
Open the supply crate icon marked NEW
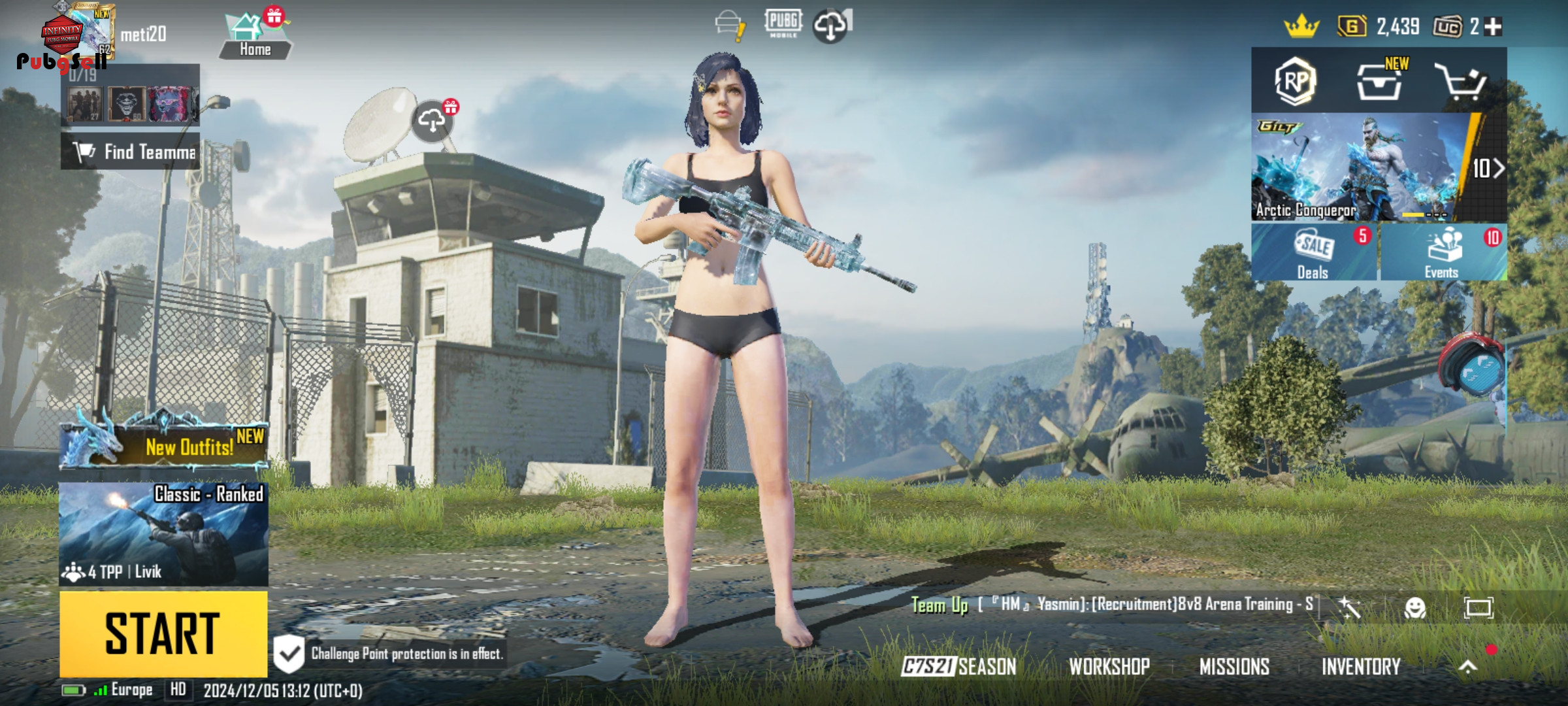click(x=1379, y=82)
